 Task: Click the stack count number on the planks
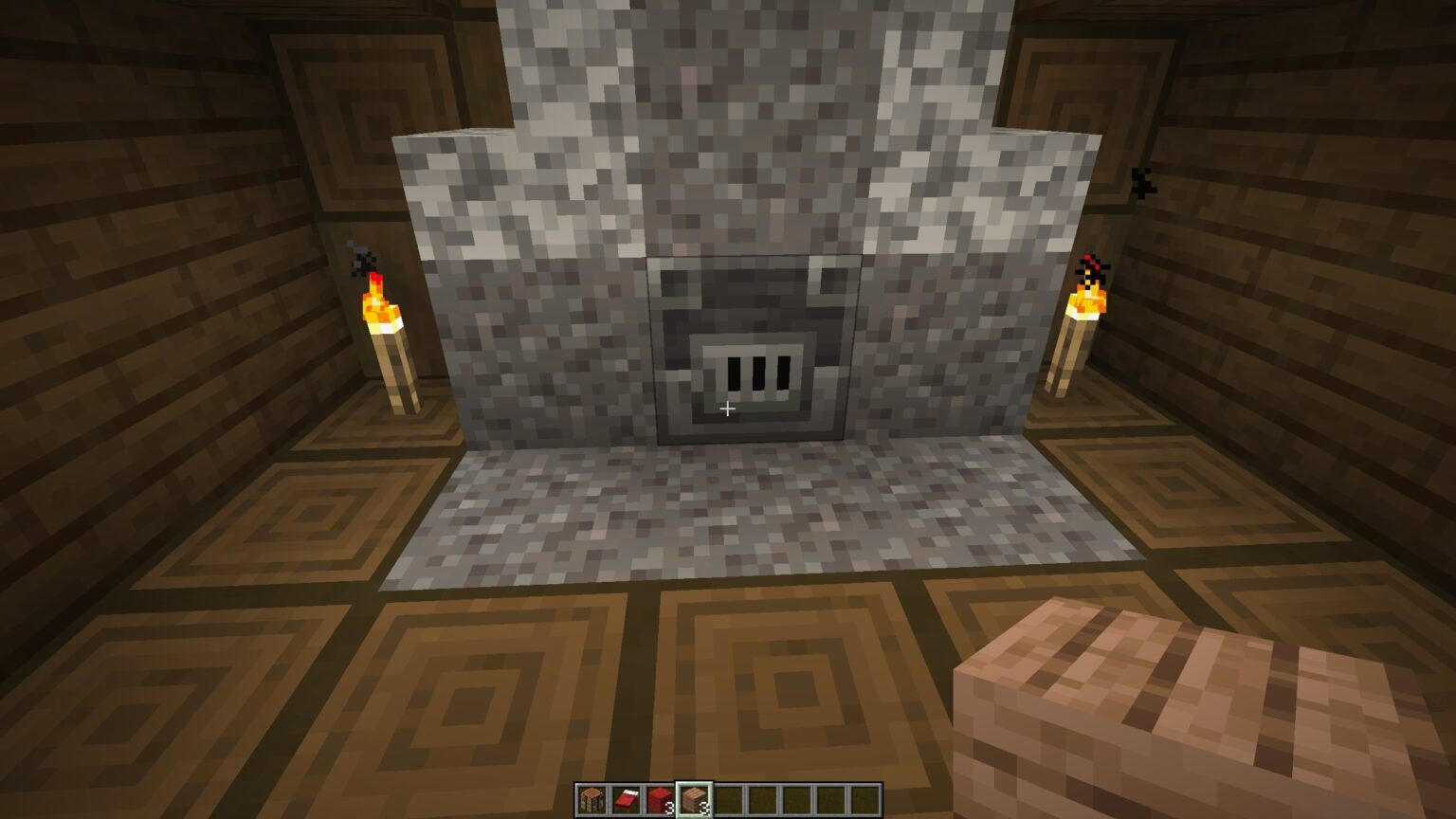[x=702, y=807]
